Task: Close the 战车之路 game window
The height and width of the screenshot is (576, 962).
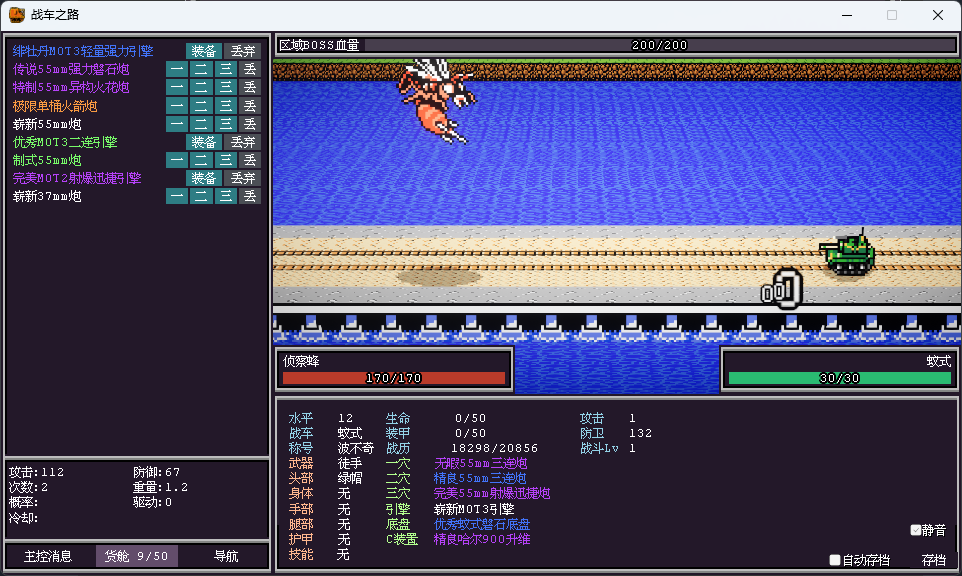Action: click(938, 15)
